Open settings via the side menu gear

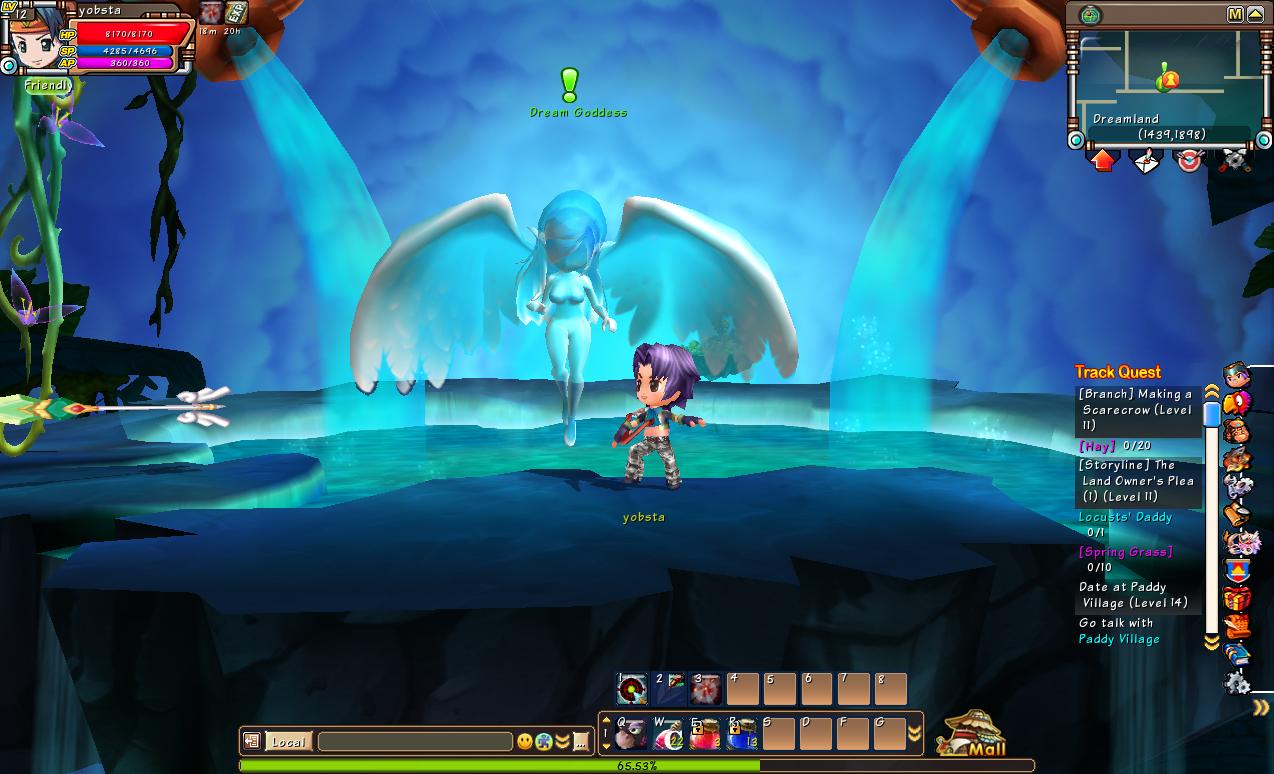1237,683
